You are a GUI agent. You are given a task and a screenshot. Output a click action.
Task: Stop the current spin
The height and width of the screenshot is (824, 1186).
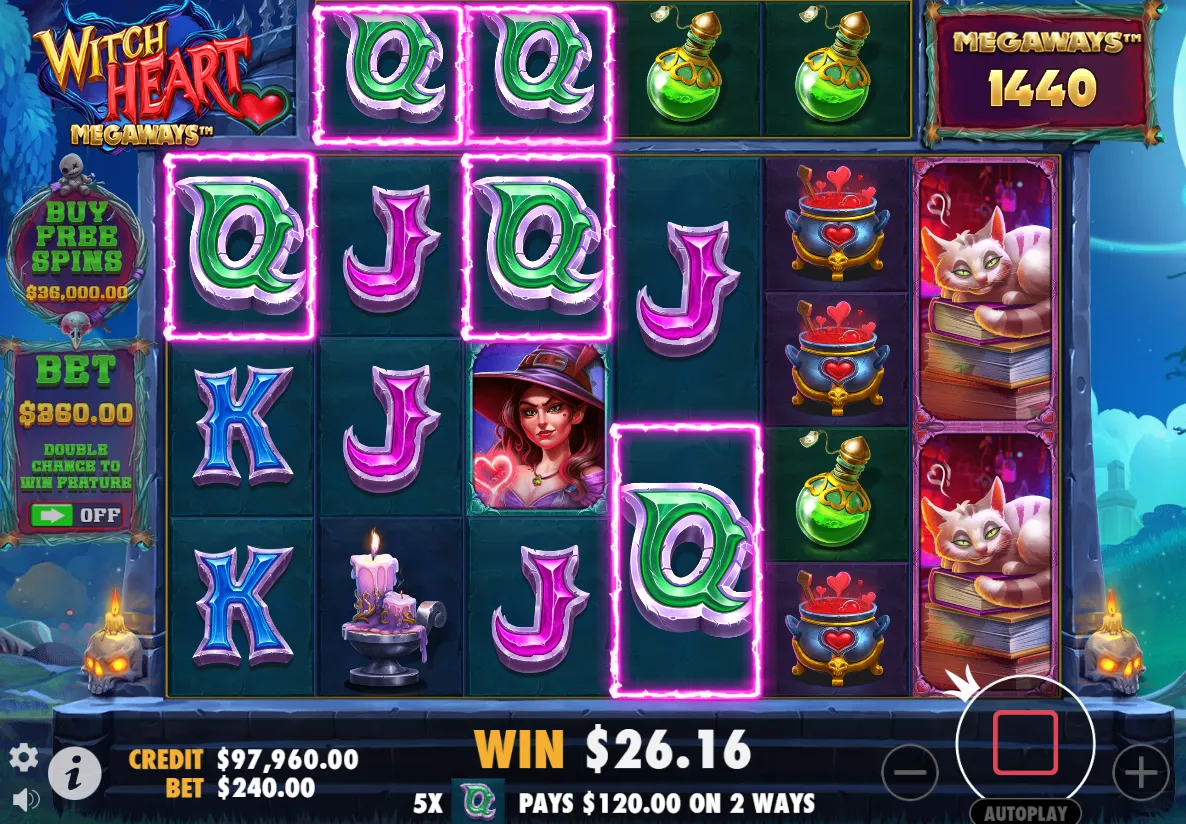[1025, 743]
